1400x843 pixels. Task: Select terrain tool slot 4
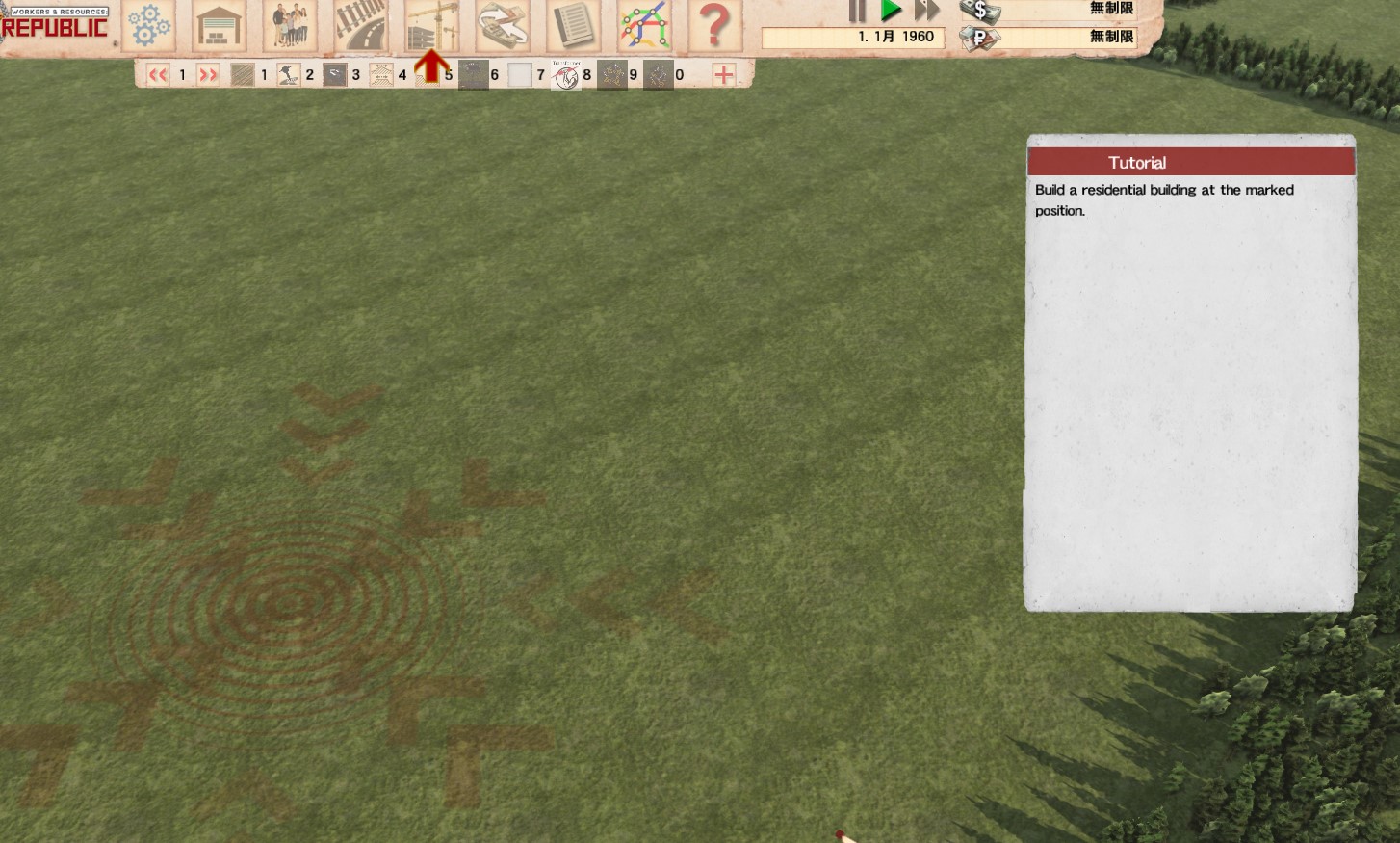pyautogui.click(x=381, y=75)
